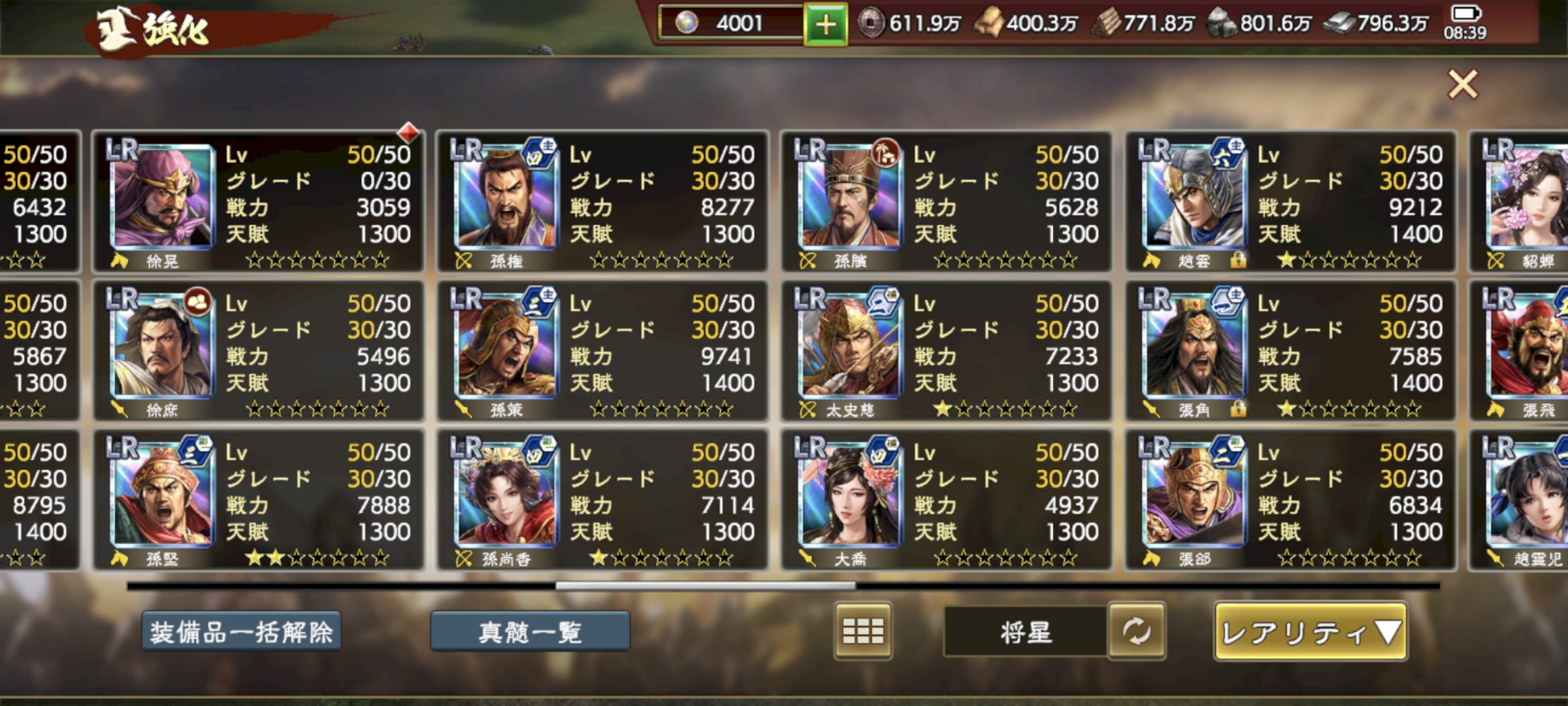The width and height of the screenshot is (1568, 706).
Task: Choose the 孫尚香 general card
Action: click(x=602, y=499)
